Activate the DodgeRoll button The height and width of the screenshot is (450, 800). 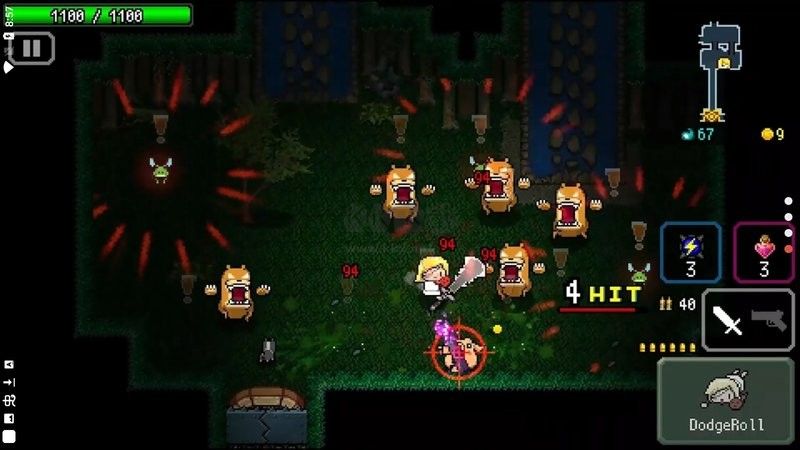(725, 400)
